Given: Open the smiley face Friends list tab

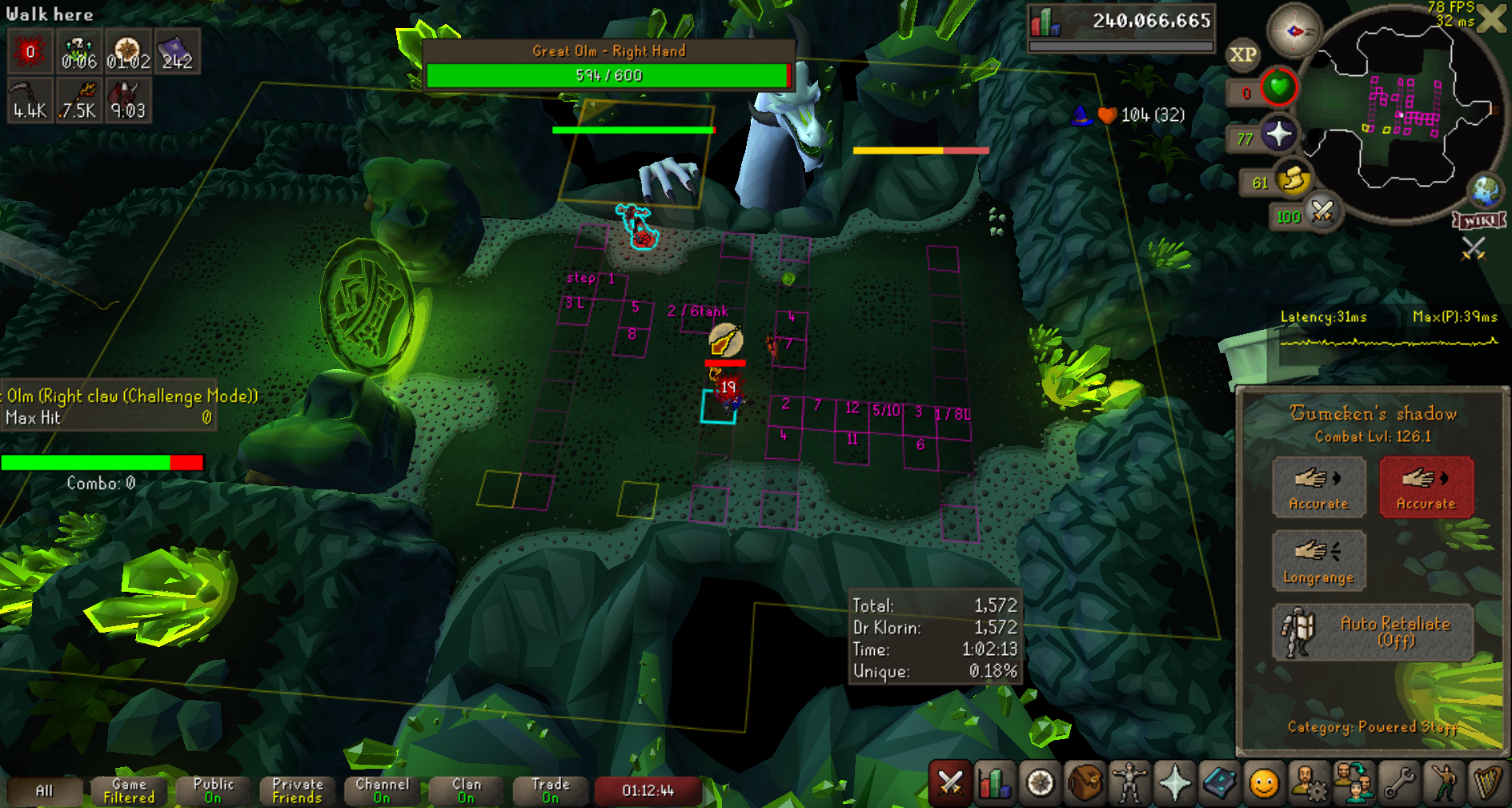Looking at the screenshot, I should pos(1265,782).
